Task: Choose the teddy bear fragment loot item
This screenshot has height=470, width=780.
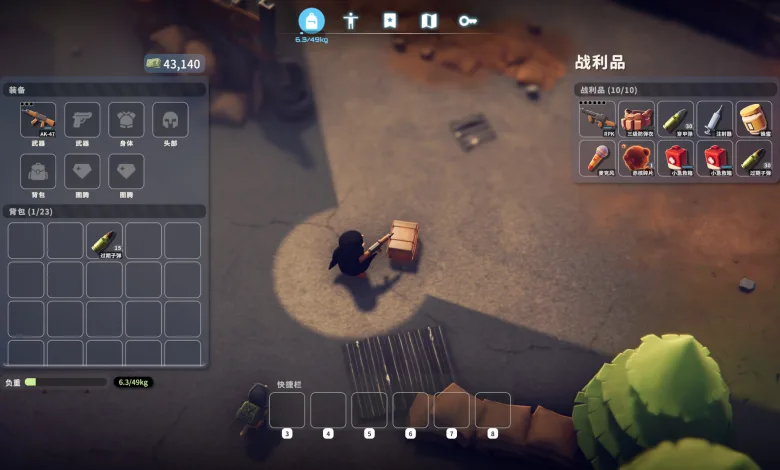Action: click(x=636, y=158)
